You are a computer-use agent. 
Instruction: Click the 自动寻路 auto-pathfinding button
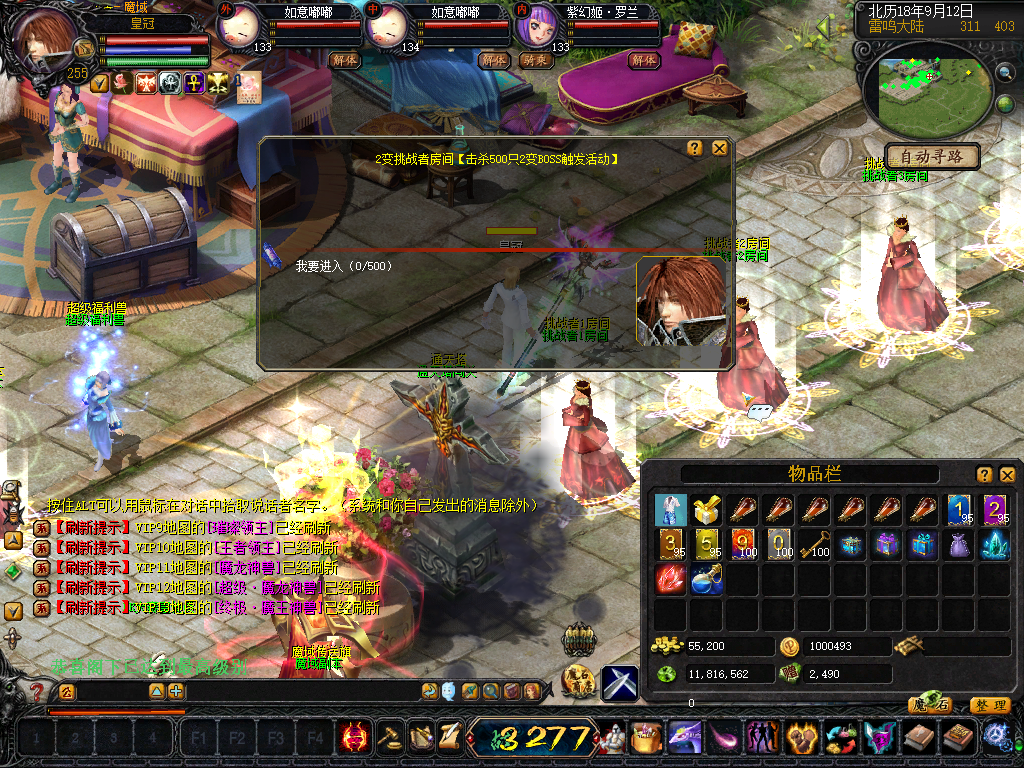[931, 157]
